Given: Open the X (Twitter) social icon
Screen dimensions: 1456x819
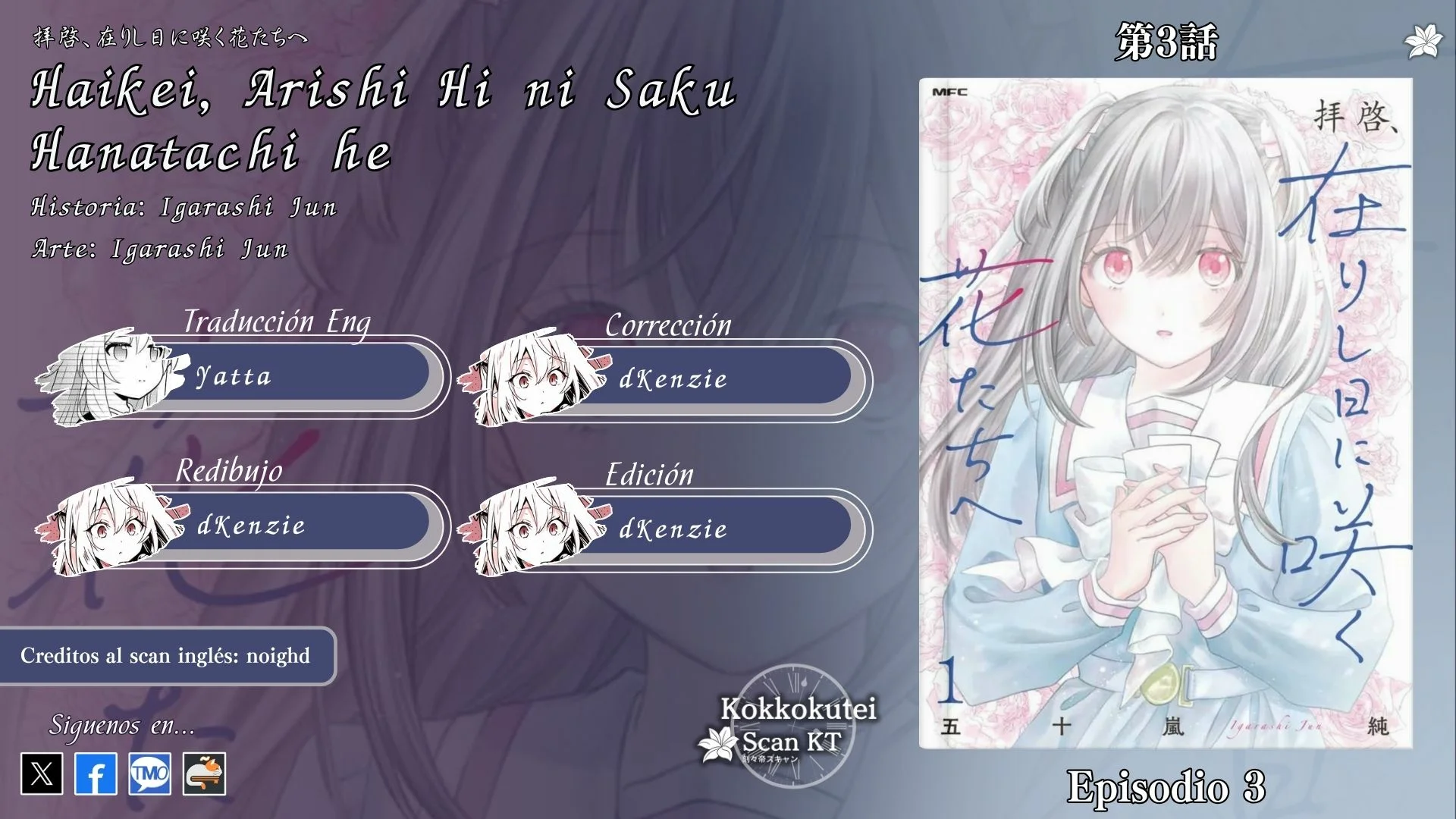Looking at the screenshot, I should coord(42,773).
